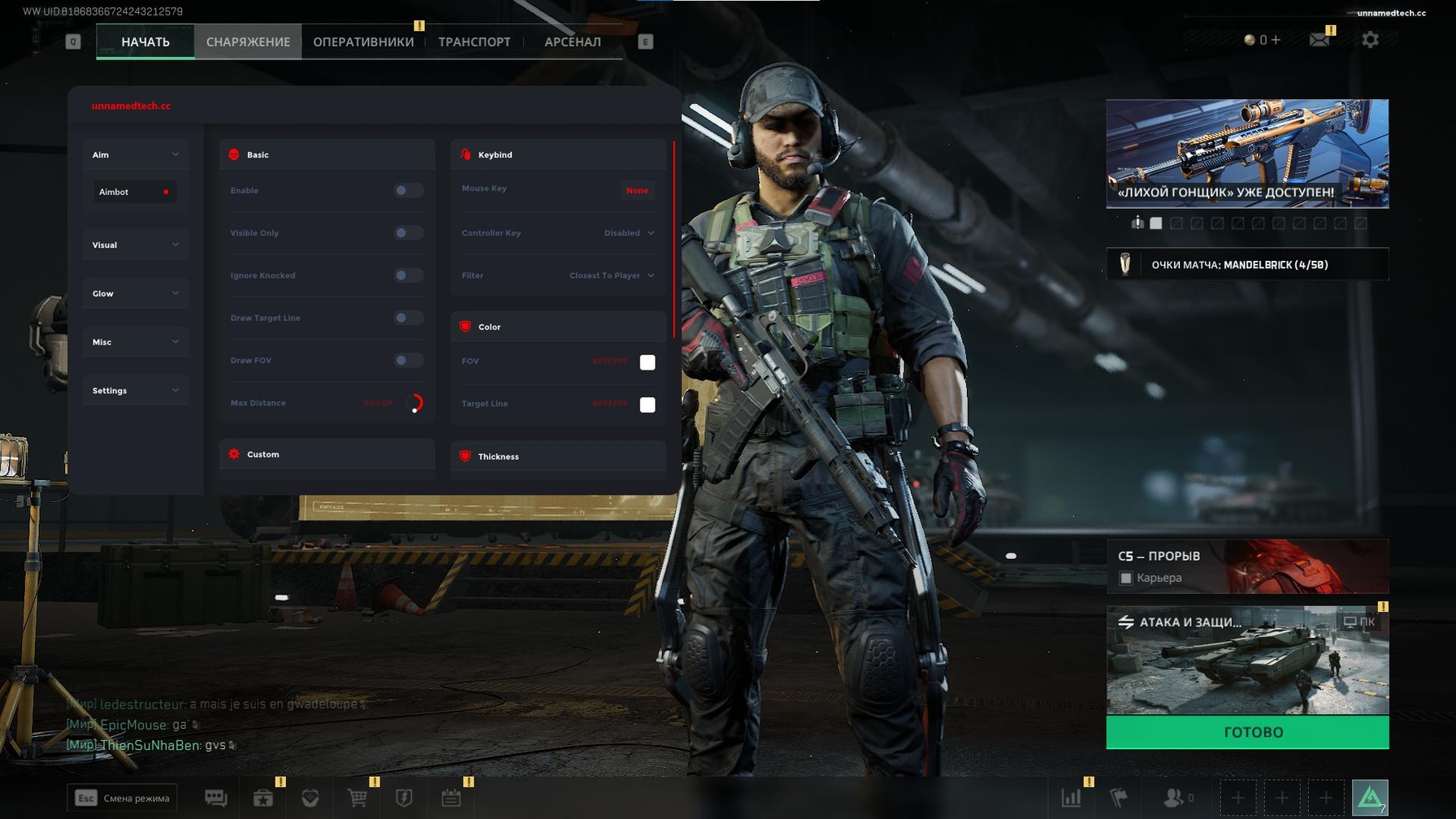This screenshot has width=1456, height=819.
Task: Open the calendar events icon
Action: [x=453, y=798]
